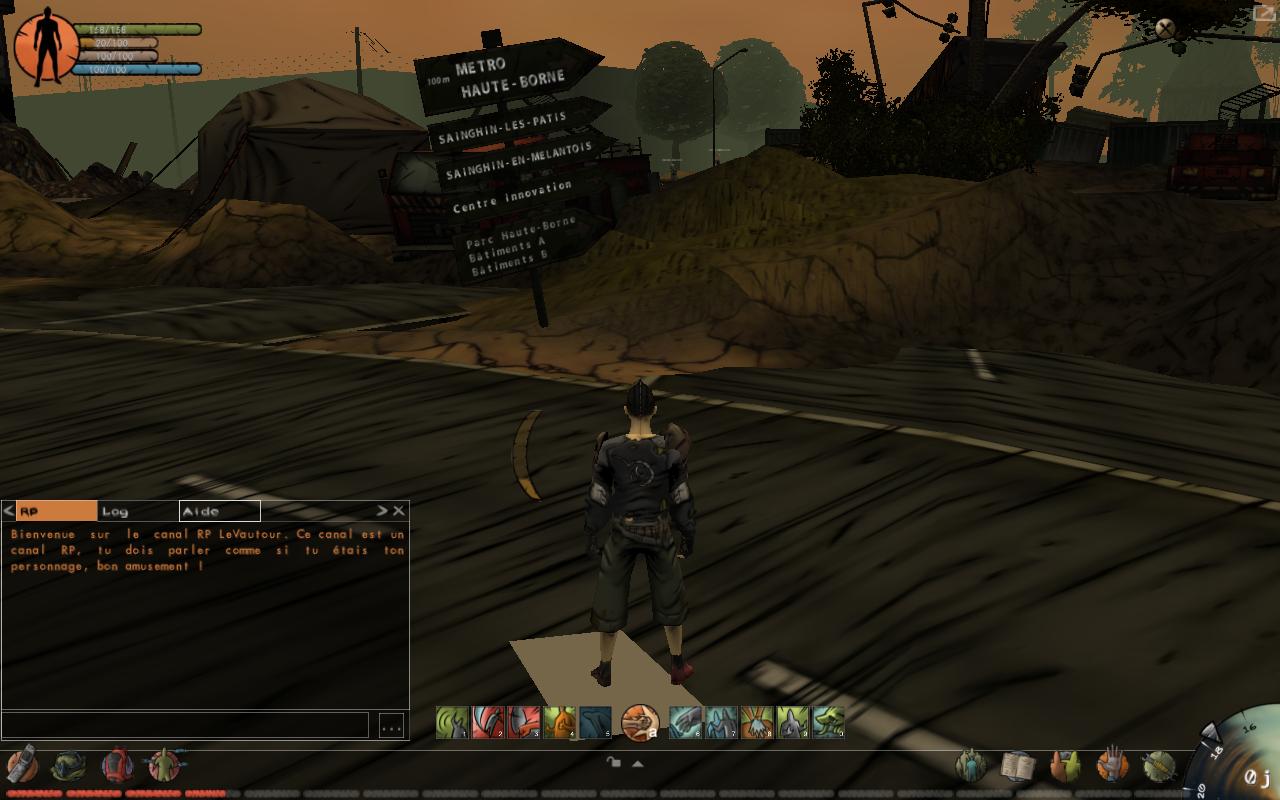The height and width of the screenshot is (800, 1280).
Task: Open the red backpack inventory
Action: click(117, 765)
